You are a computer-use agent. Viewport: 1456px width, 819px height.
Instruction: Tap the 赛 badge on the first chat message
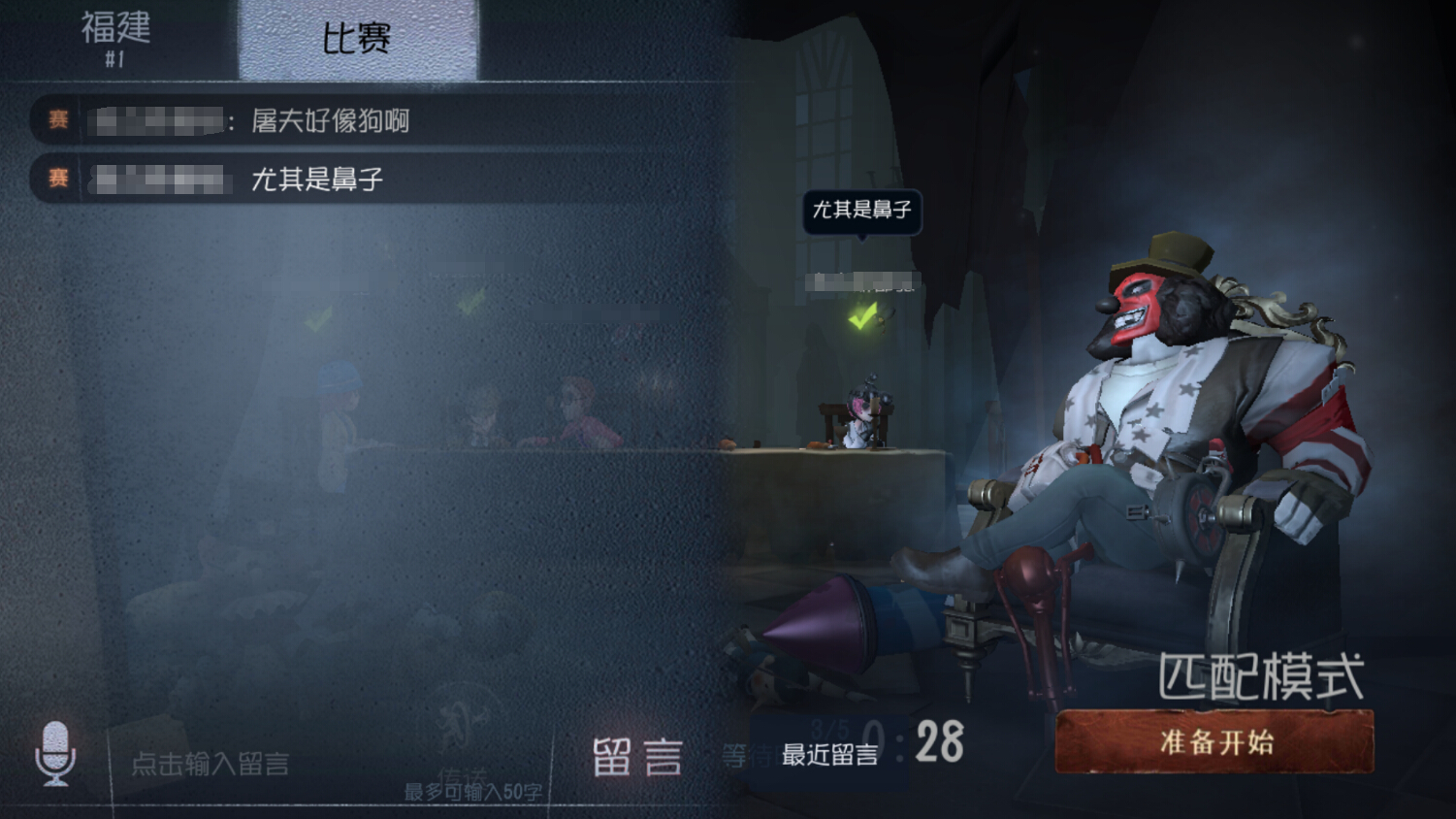pos(56,119)
